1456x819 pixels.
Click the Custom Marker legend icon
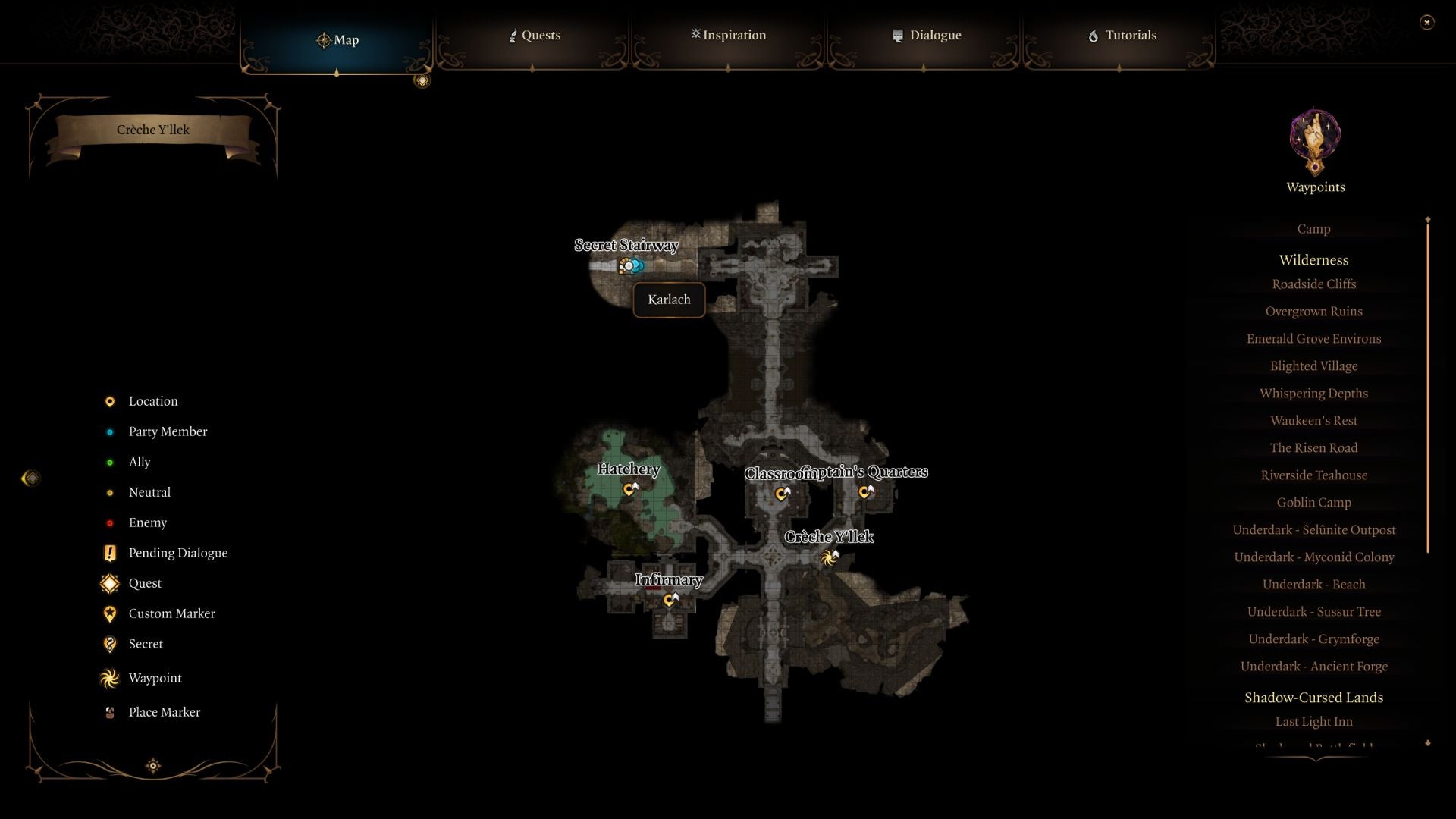point(109,613)
